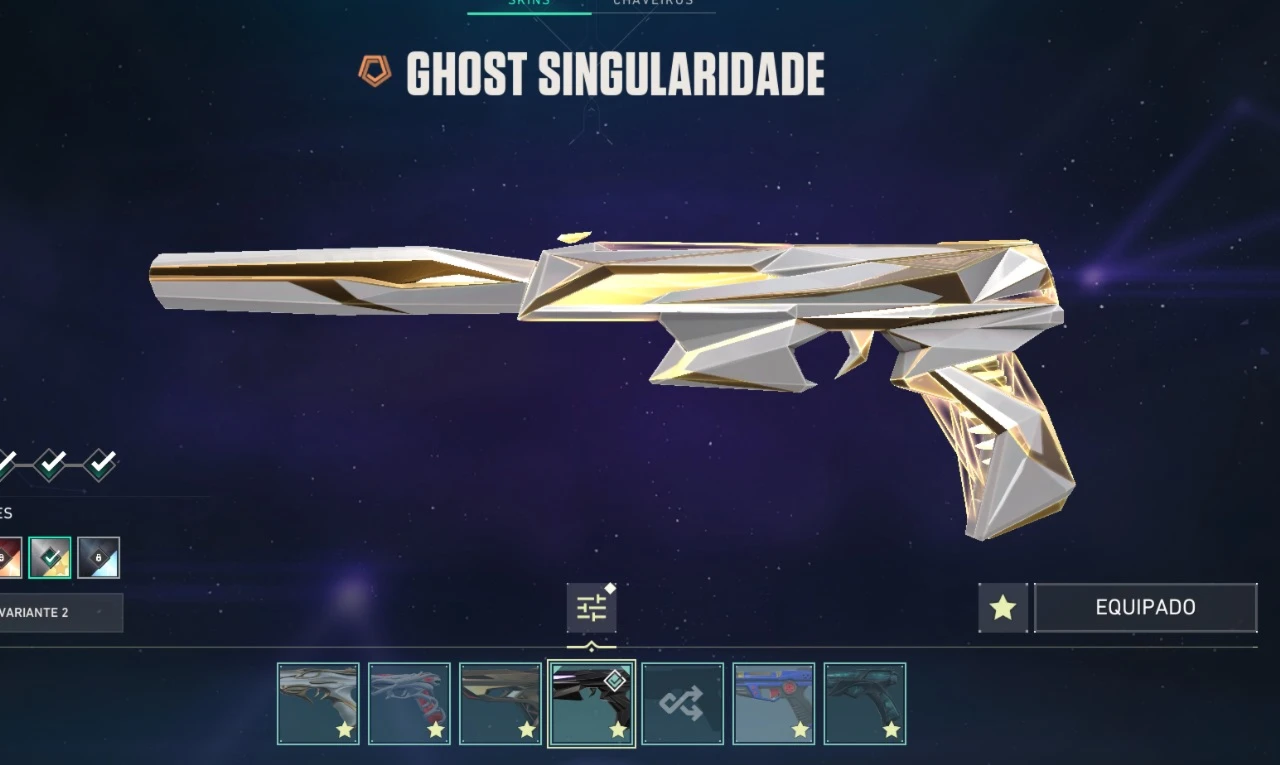Choose the locked dark blue variant swatch
This screenshot has height=765, width=1280.
tap(99, 558)
